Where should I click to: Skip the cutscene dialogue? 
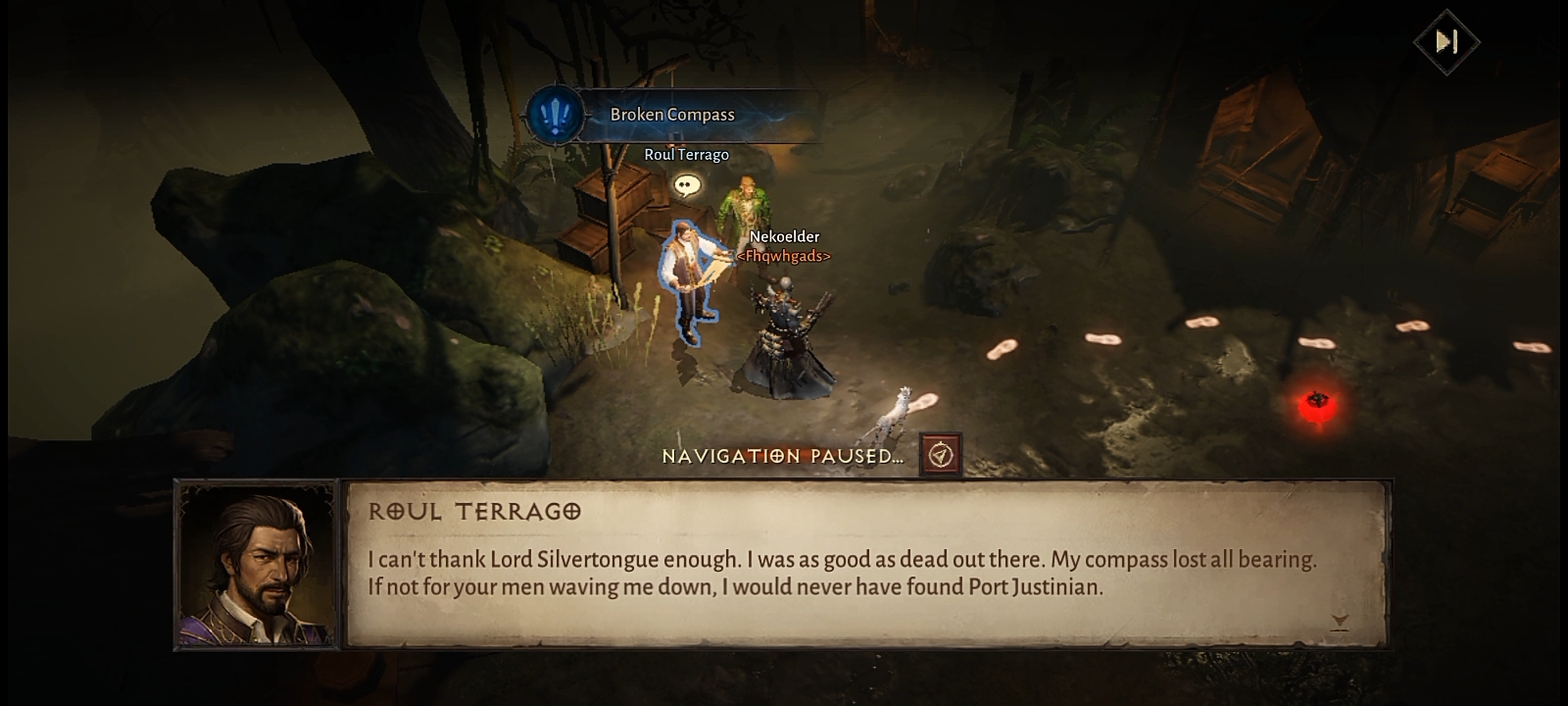click(x=1446, y=42)
